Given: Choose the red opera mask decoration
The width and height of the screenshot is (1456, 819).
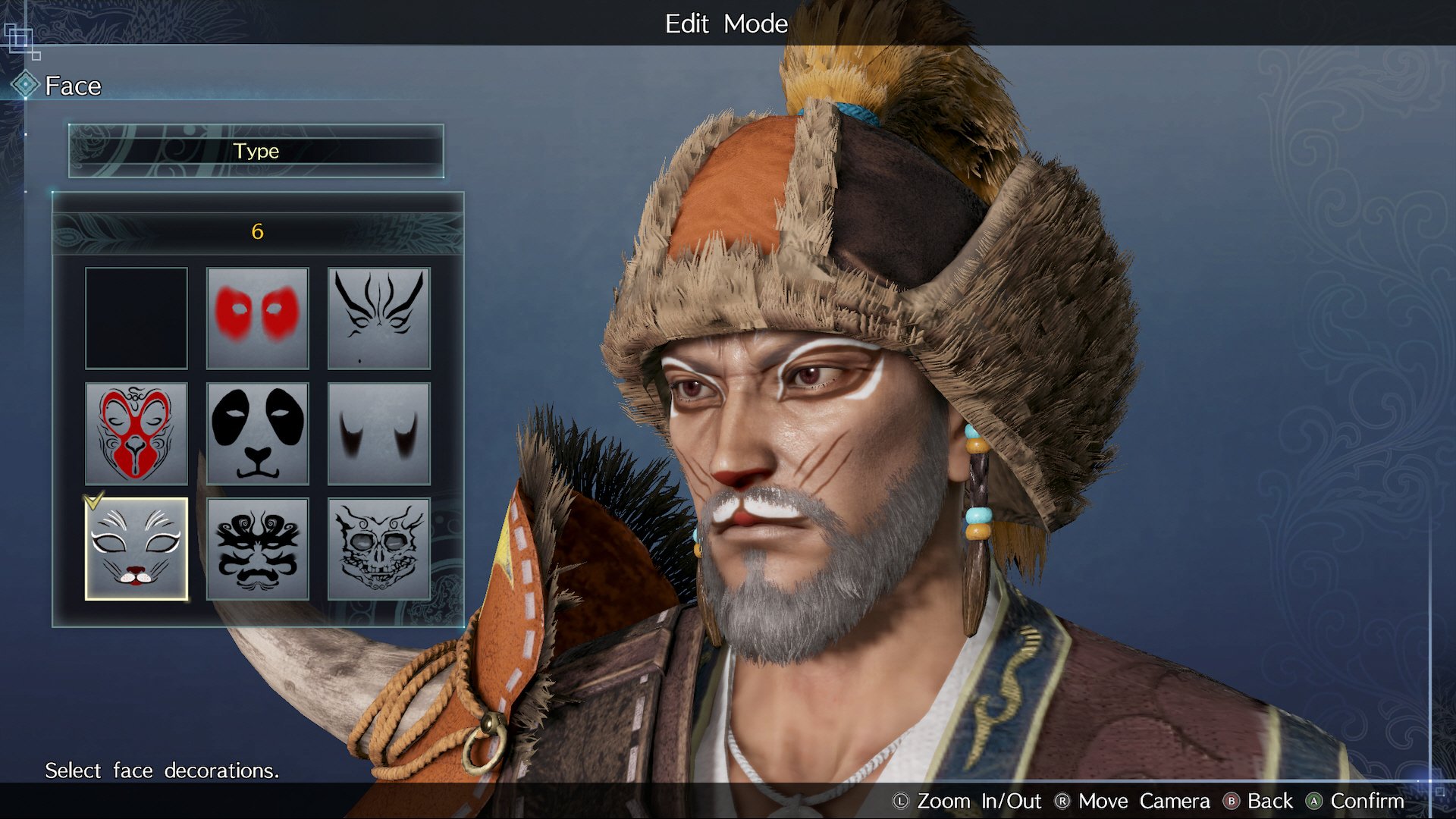Looking at the screenshot, I should 136,434.
